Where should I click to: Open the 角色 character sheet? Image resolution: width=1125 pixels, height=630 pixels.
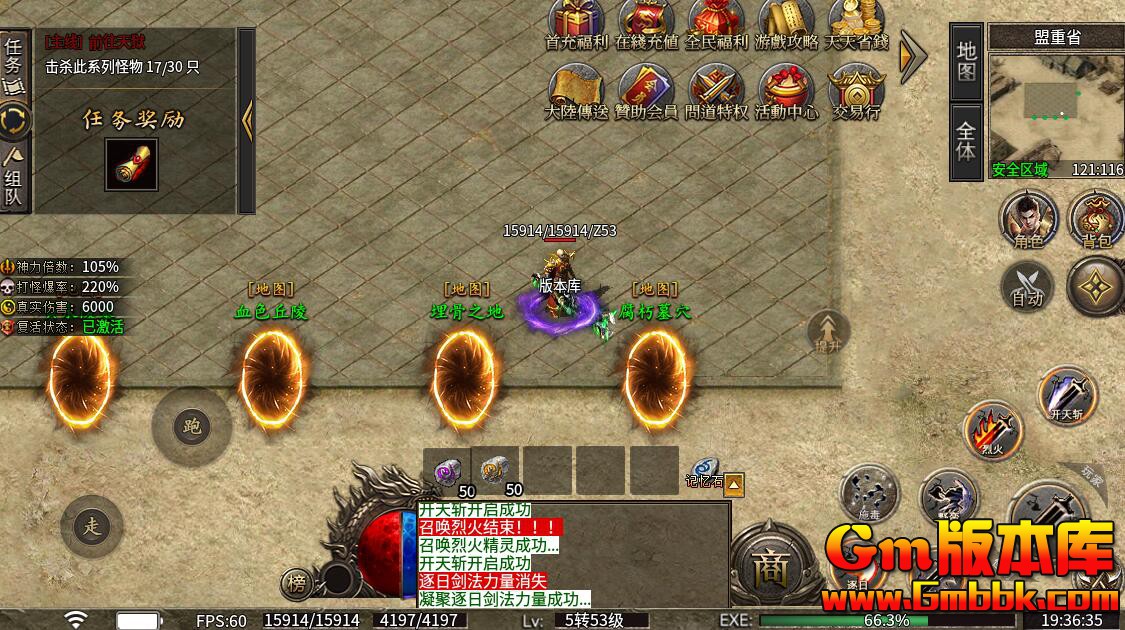point(1028,218)
